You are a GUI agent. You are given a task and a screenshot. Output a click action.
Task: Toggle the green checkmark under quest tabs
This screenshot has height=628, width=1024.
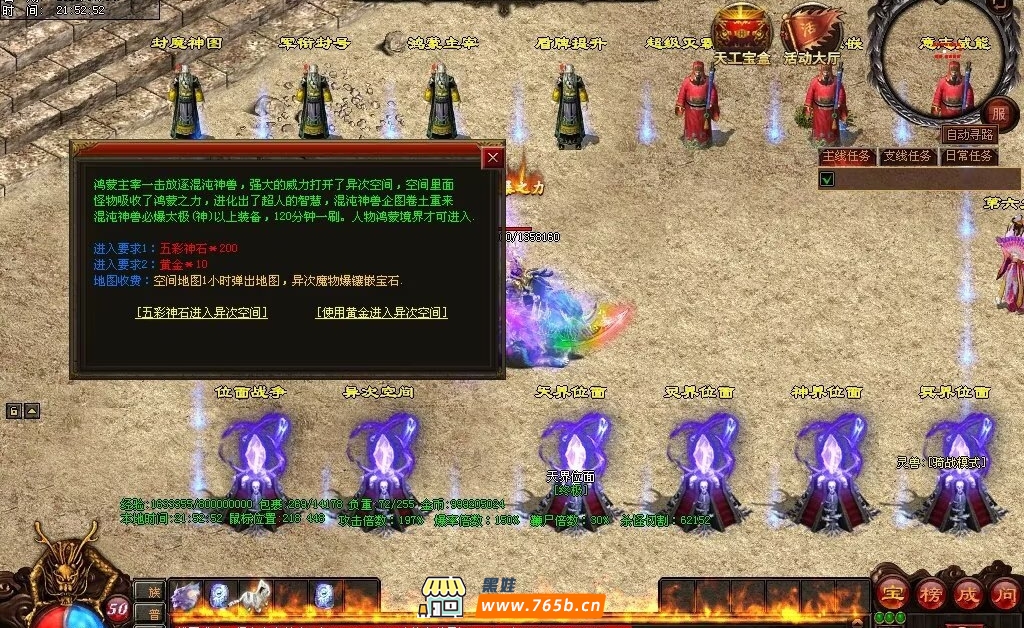click(x=827, y=180)
